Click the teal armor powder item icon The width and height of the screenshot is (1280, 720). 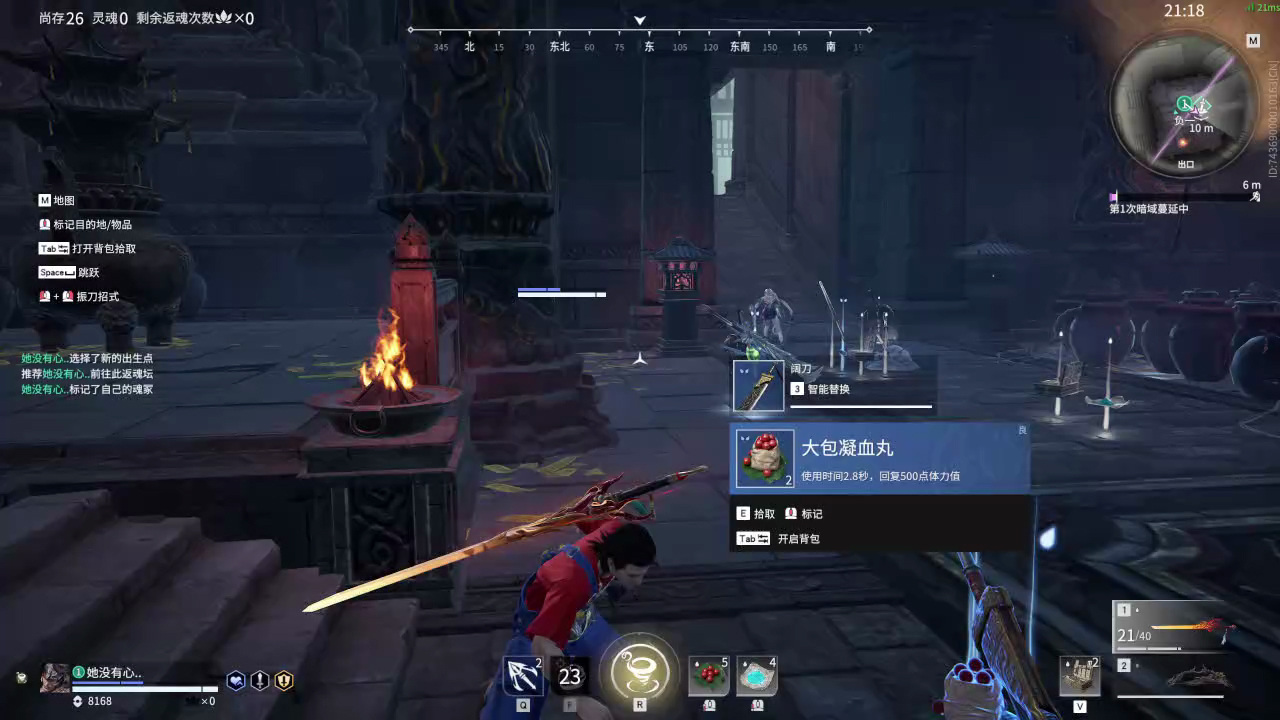click(x=756, y=675)
